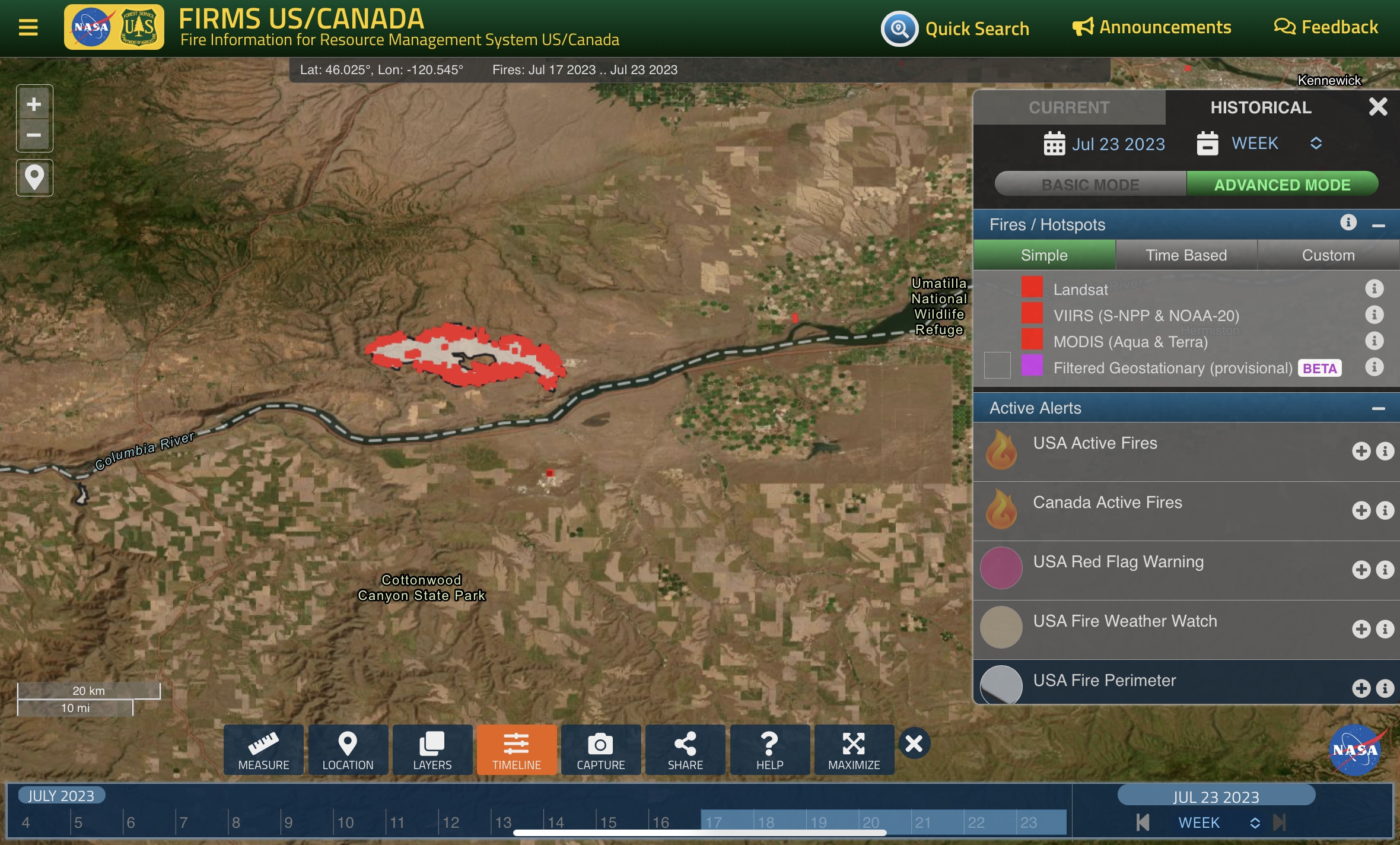The width and height of the screenshot is (1400, 845).
Task: Zoom out on the map
Action: point(34,135)
